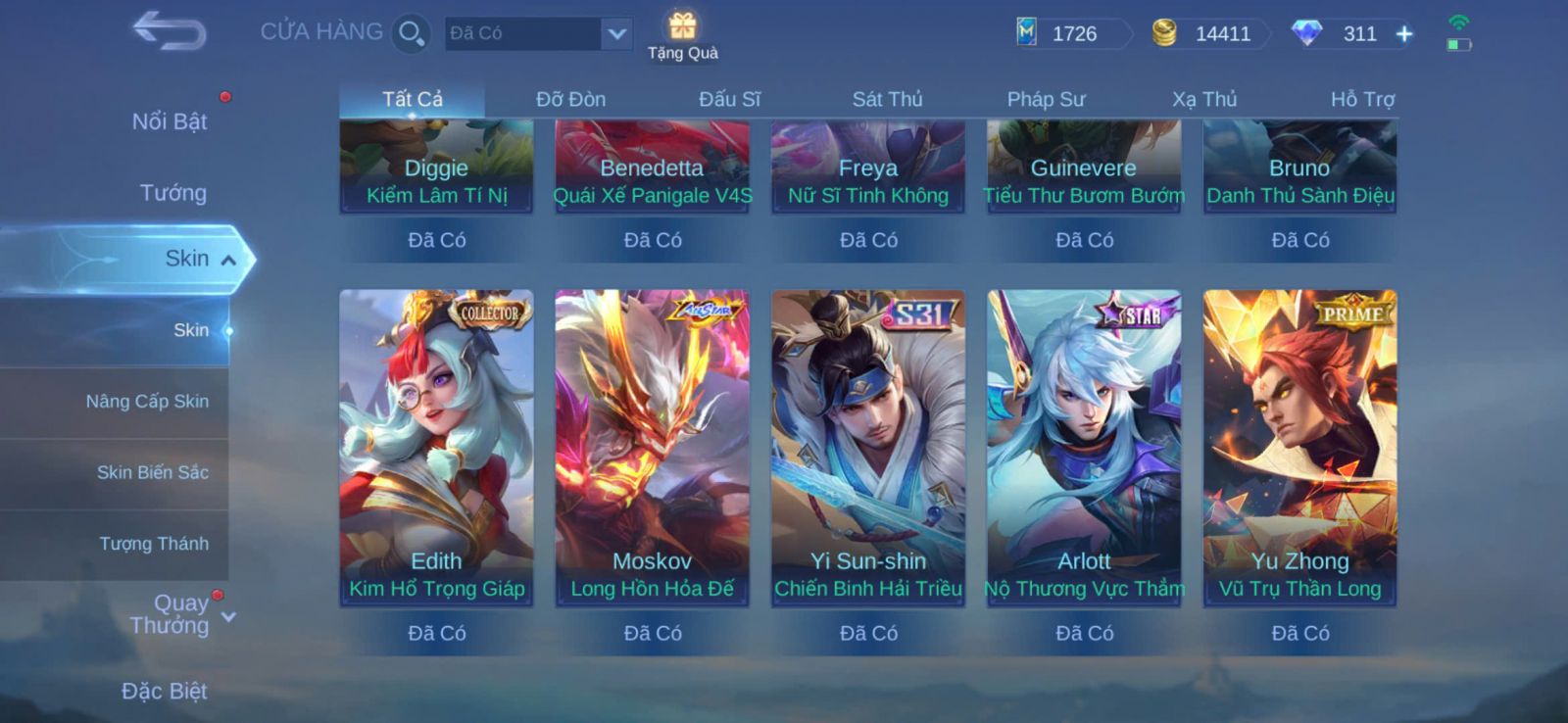
Task: Add diamonds with the plus button
Action: pos(1404,34)
